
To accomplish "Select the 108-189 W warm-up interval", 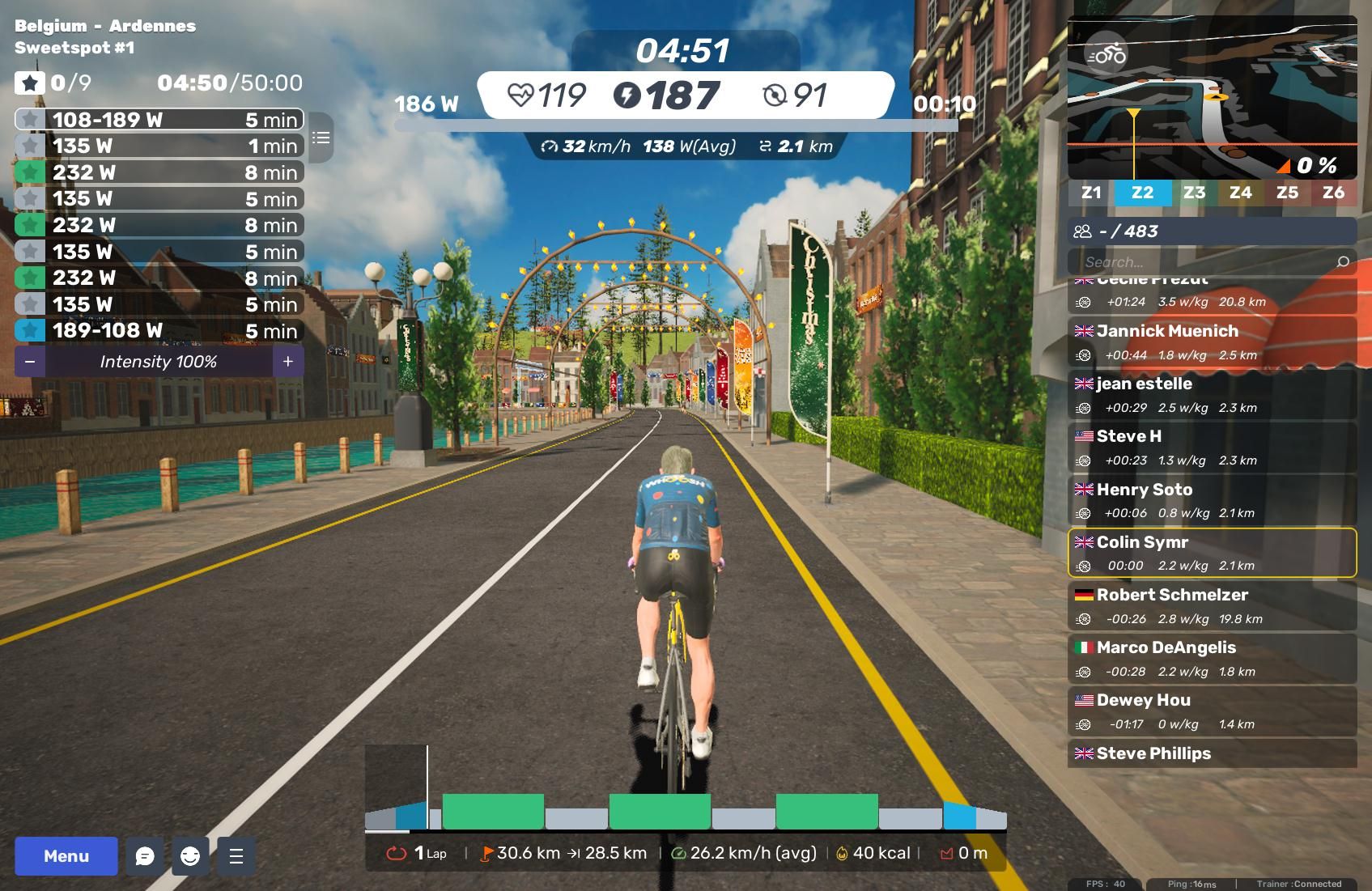I will pyautogui.click(x=159, y=120).
